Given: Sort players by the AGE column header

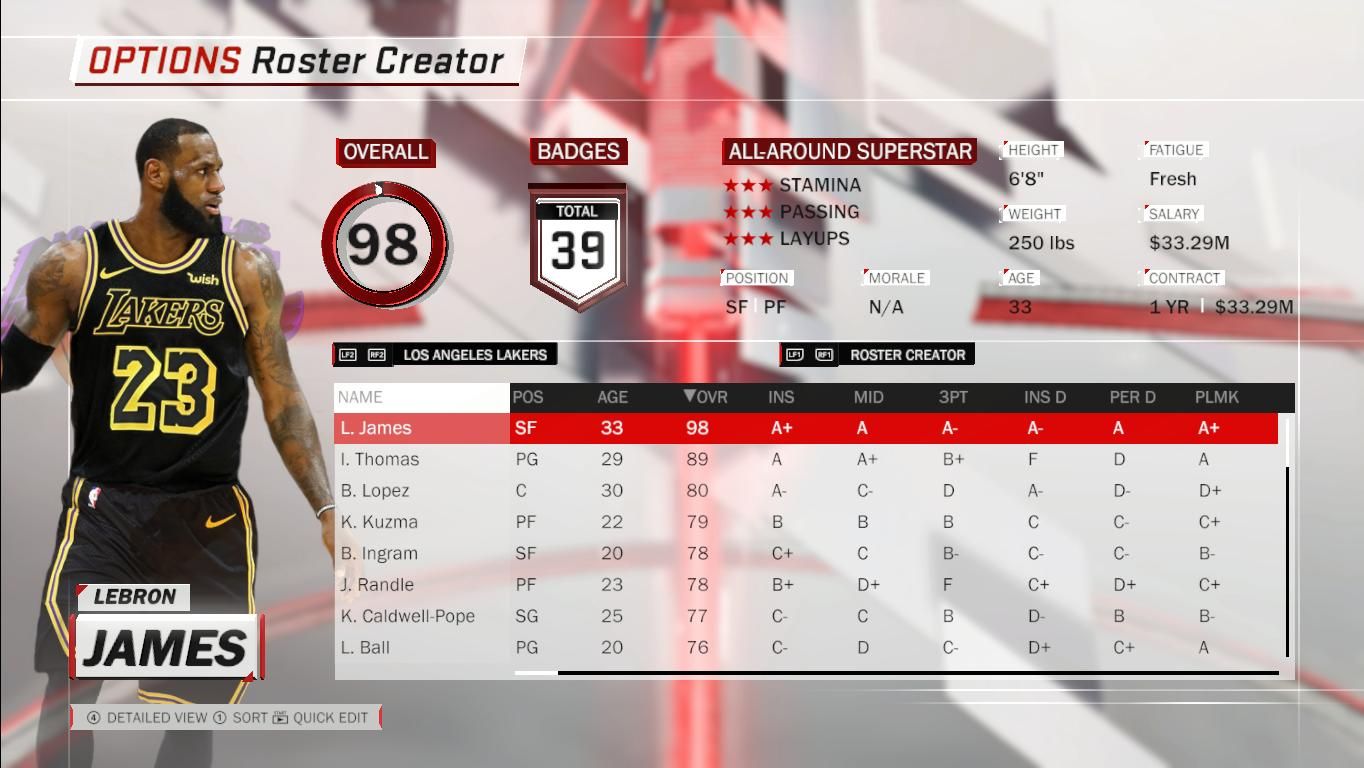Looking at the screenshot, I should (x=612, y=397).
